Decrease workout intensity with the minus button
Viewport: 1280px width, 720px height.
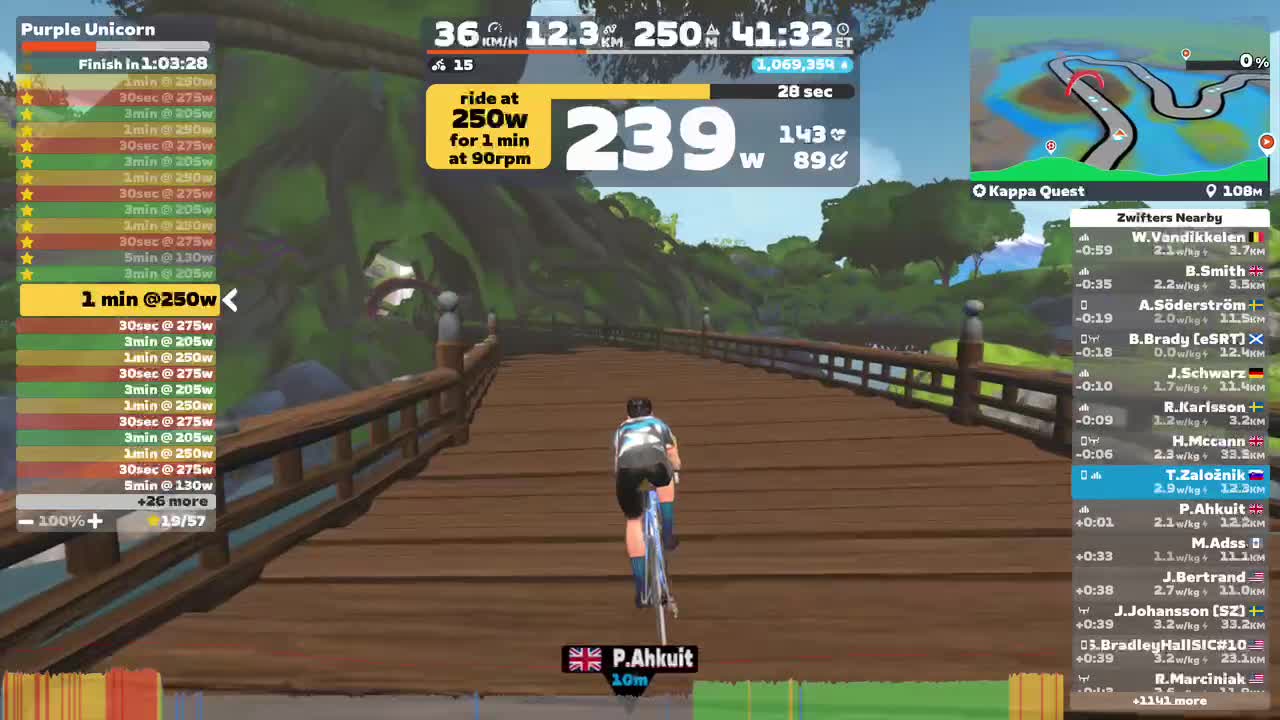(x=24, y=521)
